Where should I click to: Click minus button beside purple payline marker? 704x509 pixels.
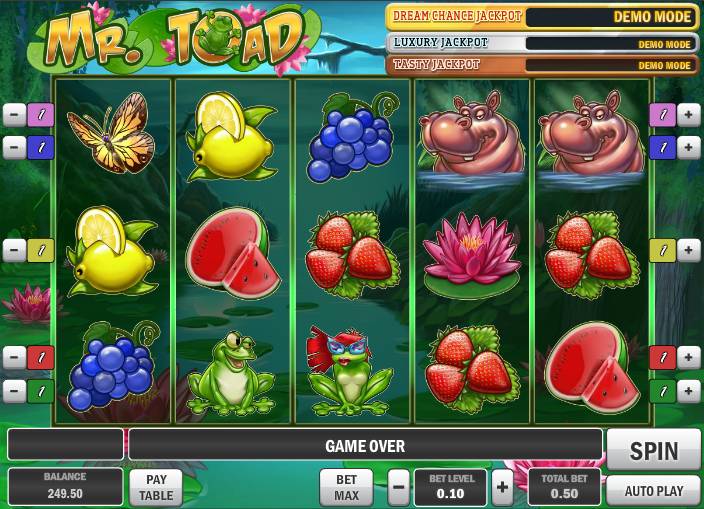pyautogui.click(x=14, y=114)
